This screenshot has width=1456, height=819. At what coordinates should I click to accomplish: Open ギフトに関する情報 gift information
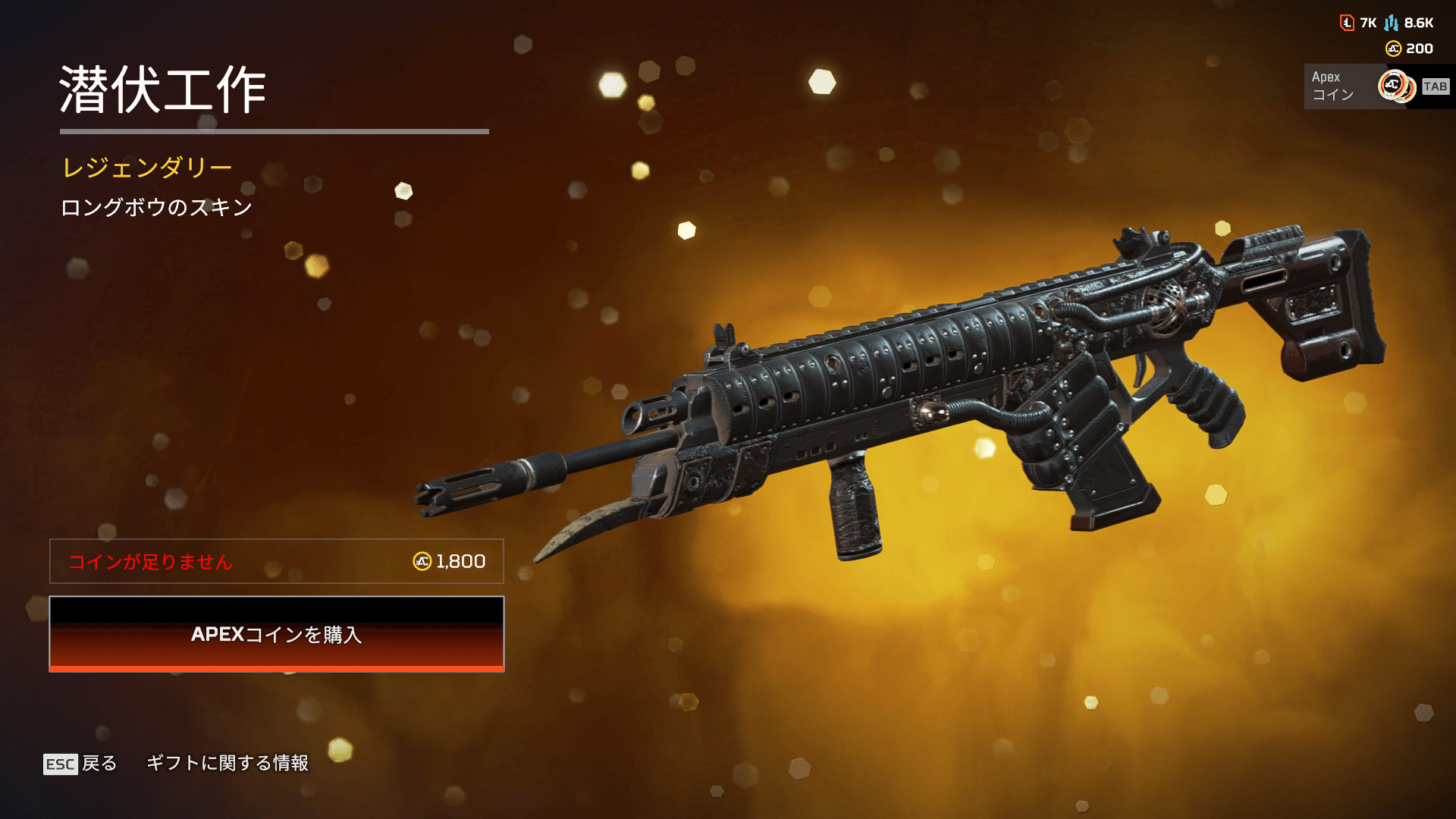[x=227, y=763]
